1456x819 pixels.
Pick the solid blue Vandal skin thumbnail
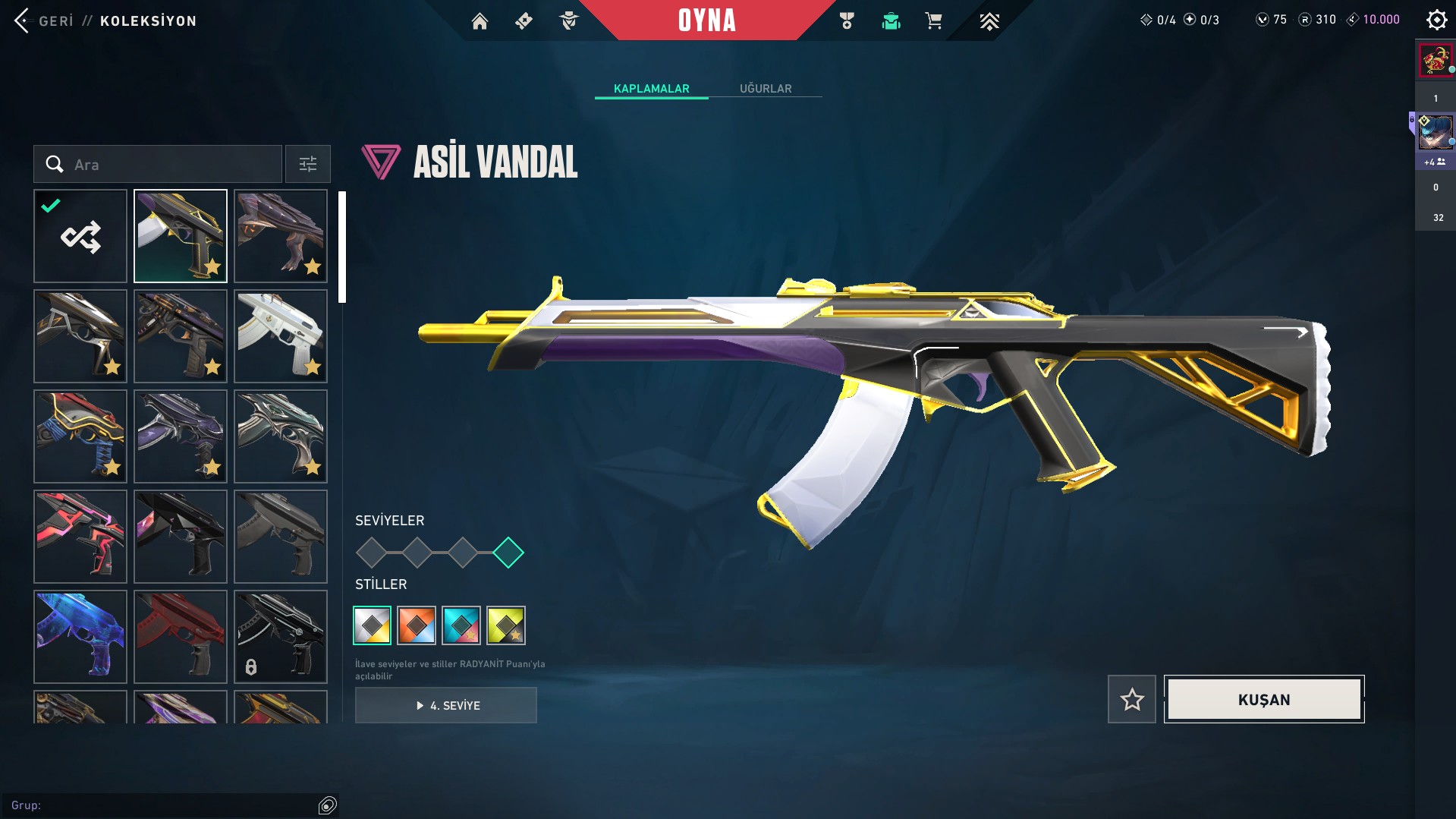click(80, 637)
